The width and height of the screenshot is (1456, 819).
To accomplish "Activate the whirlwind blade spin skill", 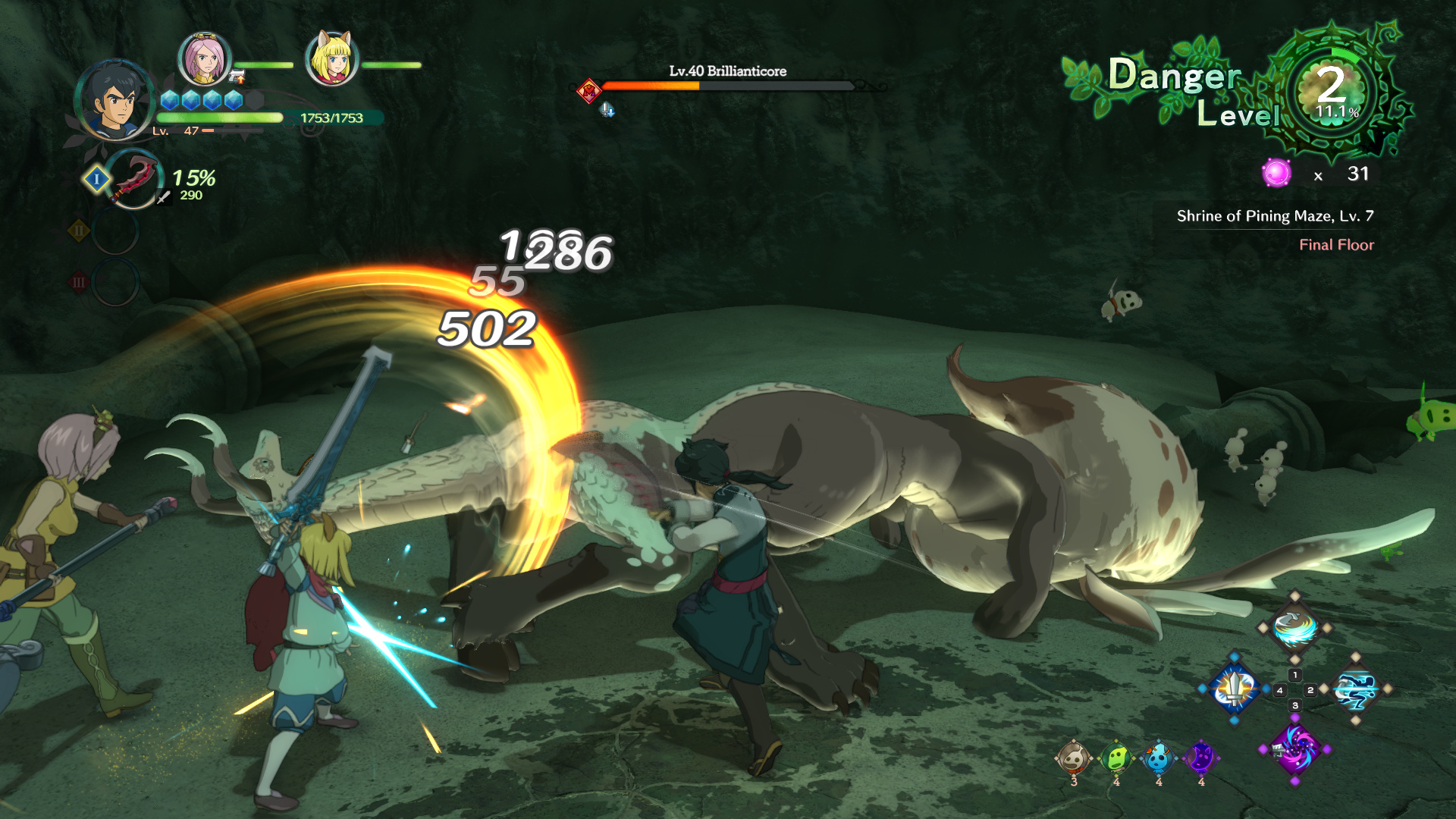I will coord(1294,629).
